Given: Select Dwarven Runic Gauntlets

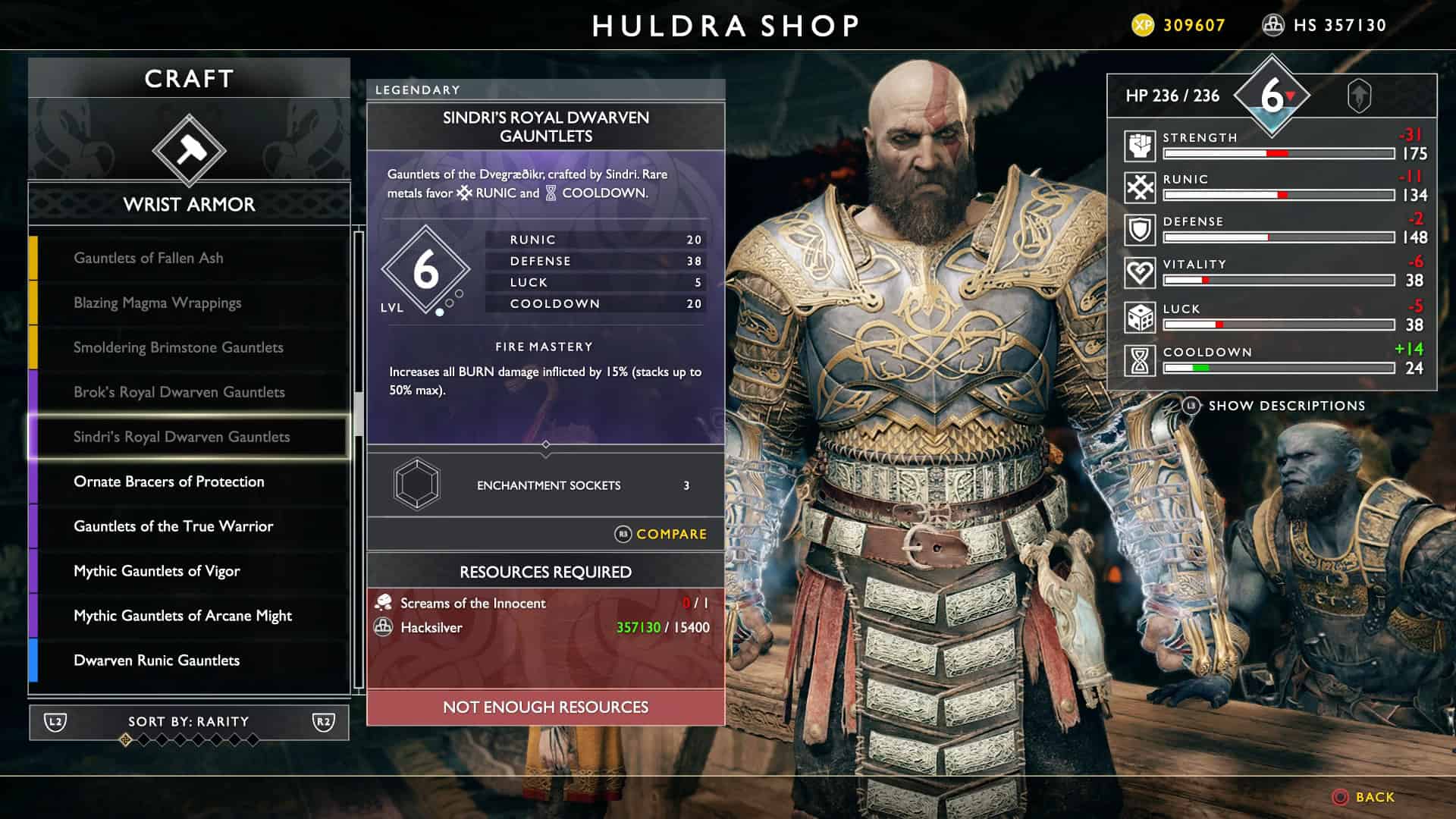Looking at the screenshot, I should 156,661.
